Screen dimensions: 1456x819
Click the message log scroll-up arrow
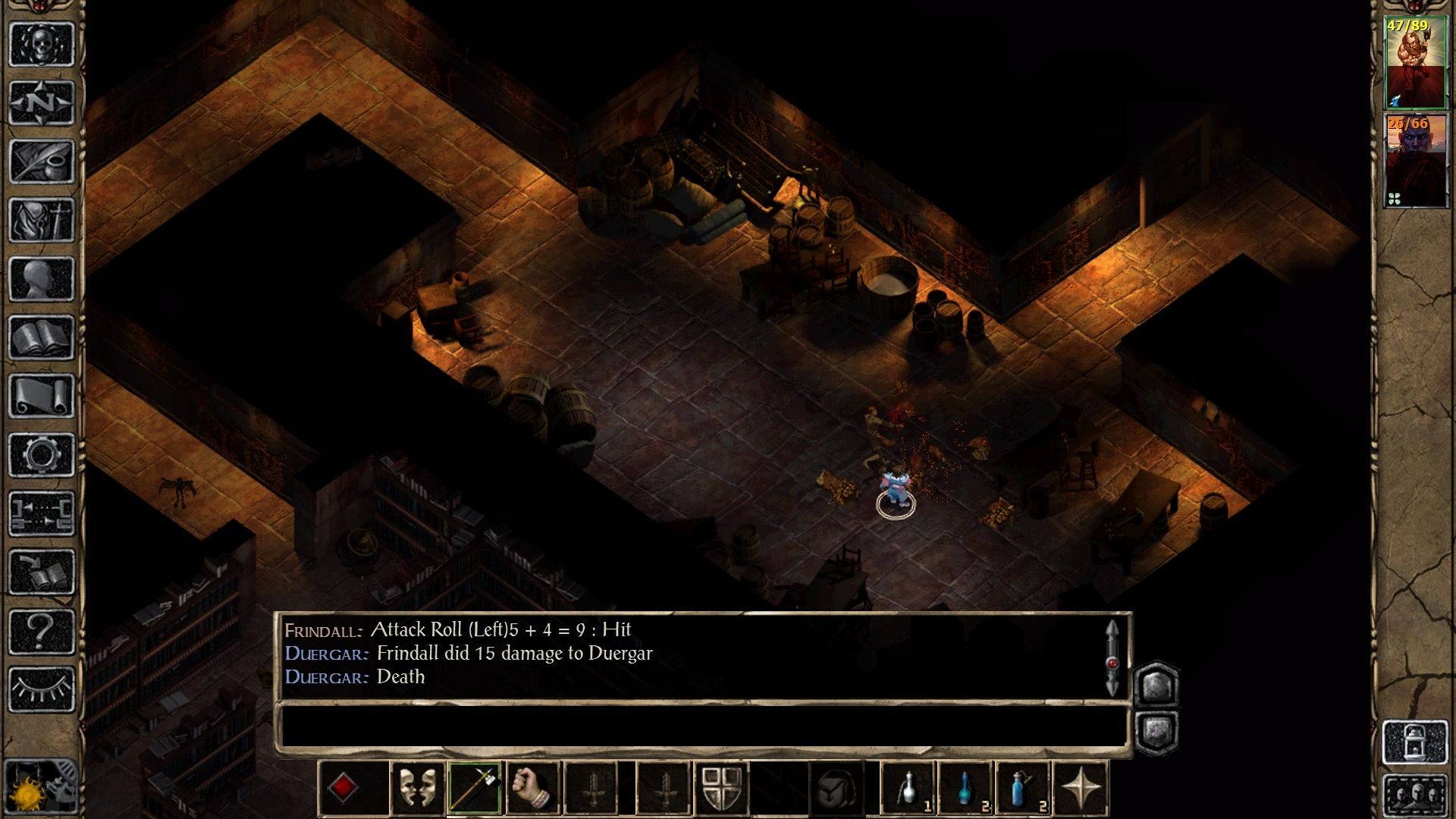point(1113,629)
